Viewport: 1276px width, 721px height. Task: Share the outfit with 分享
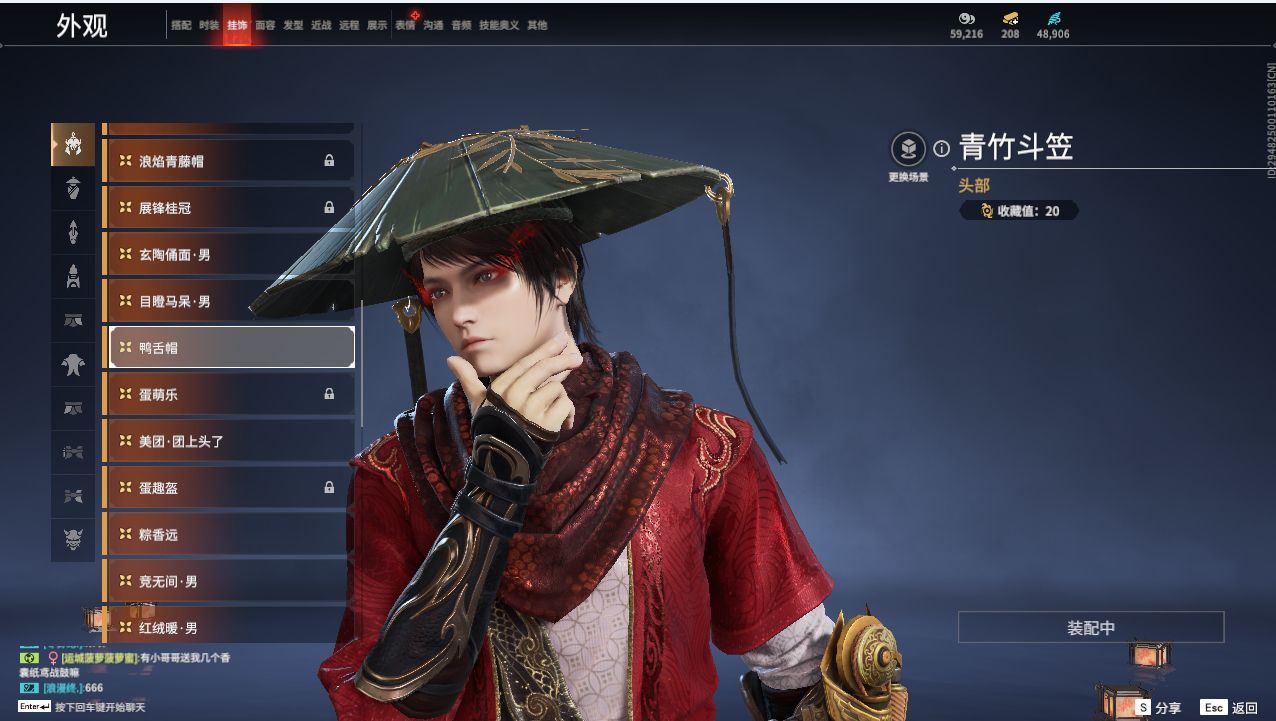click(x=1158, y=707)
